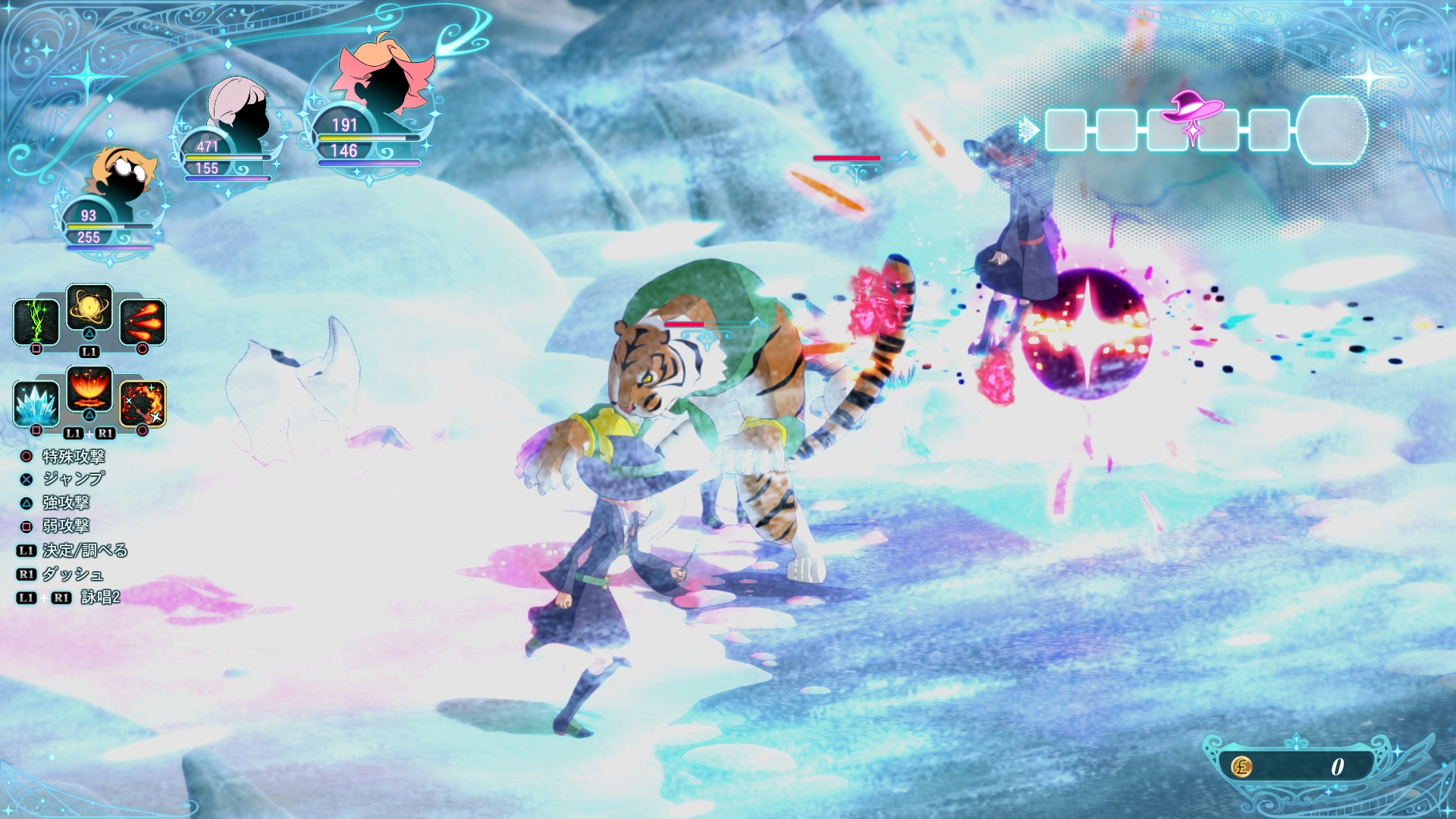Image resolution: width=1456 pixels, height=819 pixels.
Task: Activate the golden orbiting sphere spell
Action: (x=89, y=307)
